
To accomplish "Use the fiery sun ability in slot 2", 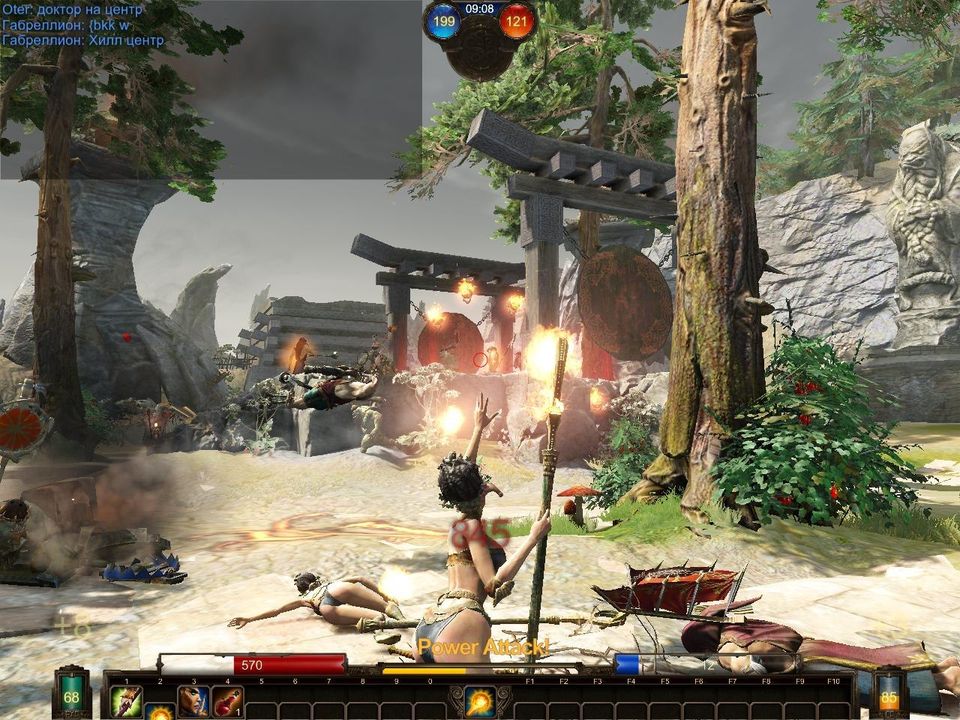I will (x=160, y=711).
